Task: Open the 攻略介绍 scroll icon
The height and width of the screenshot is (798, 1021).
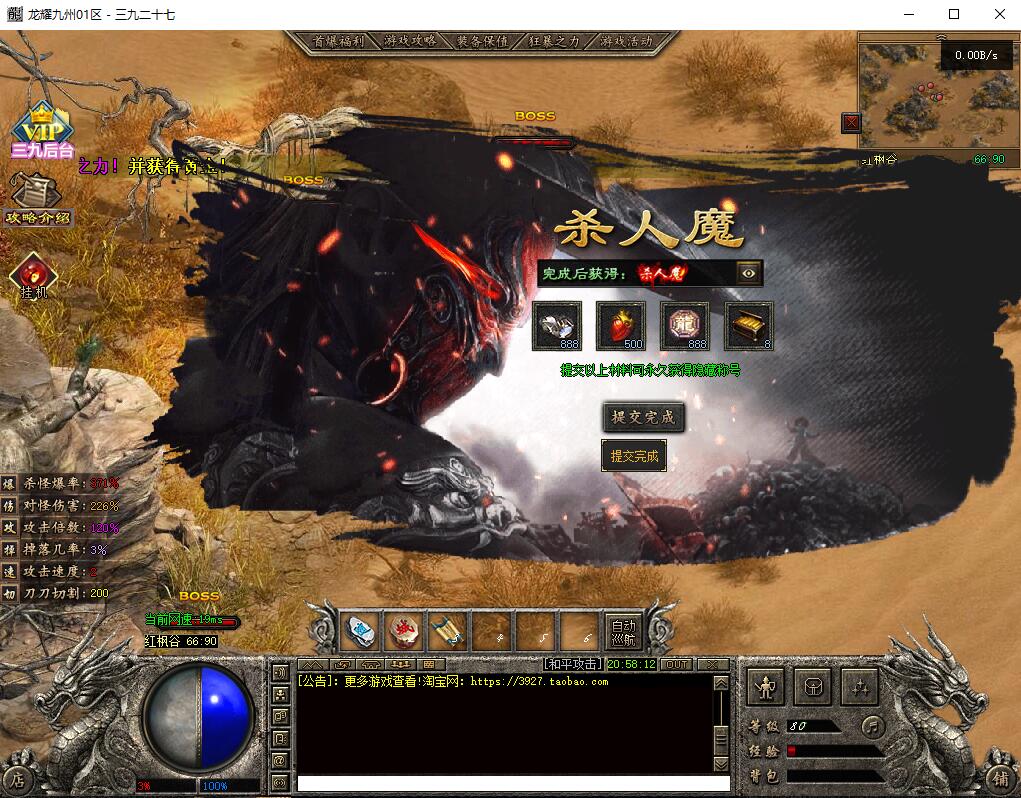Action: click(38, 196)
